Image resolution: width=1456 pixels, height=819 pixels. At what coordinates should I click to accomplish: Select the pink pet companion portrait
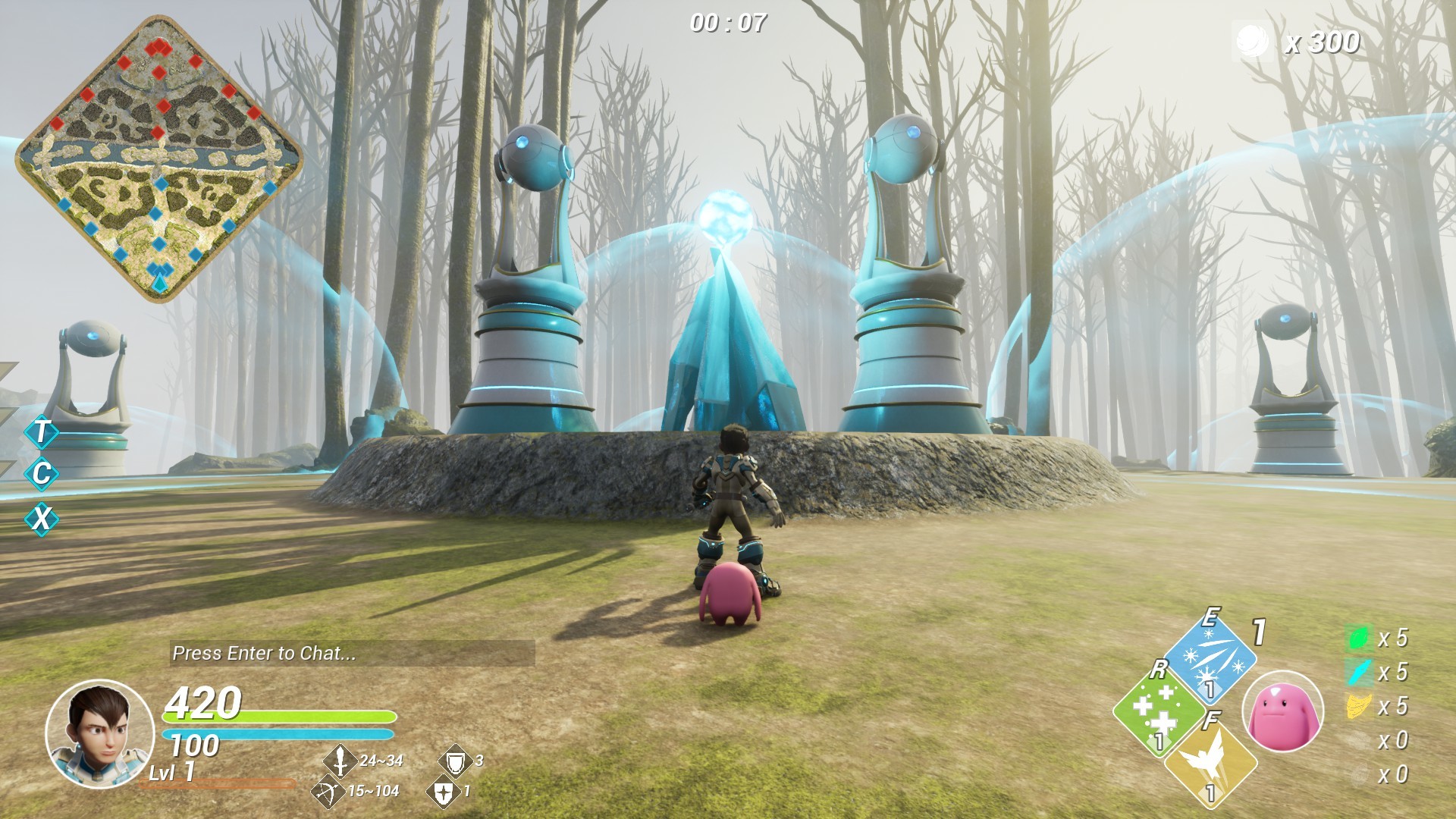pos(1282,713)
